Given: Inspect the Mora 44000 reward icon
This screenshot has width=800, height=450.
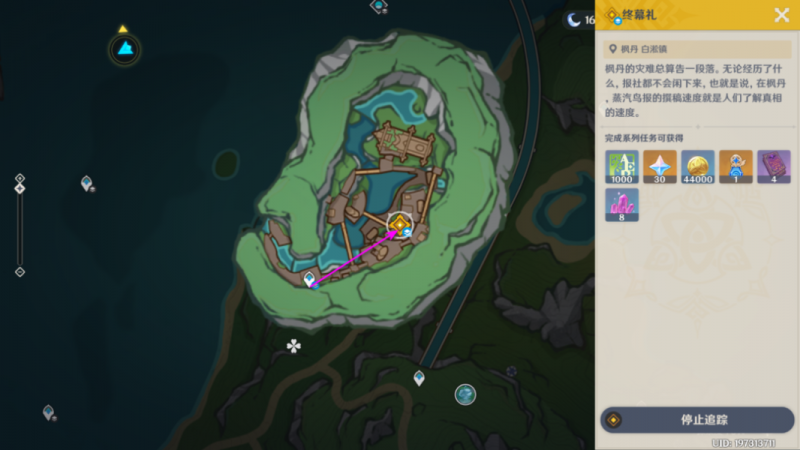Looking at the screenshot, I should pos(697,167).
